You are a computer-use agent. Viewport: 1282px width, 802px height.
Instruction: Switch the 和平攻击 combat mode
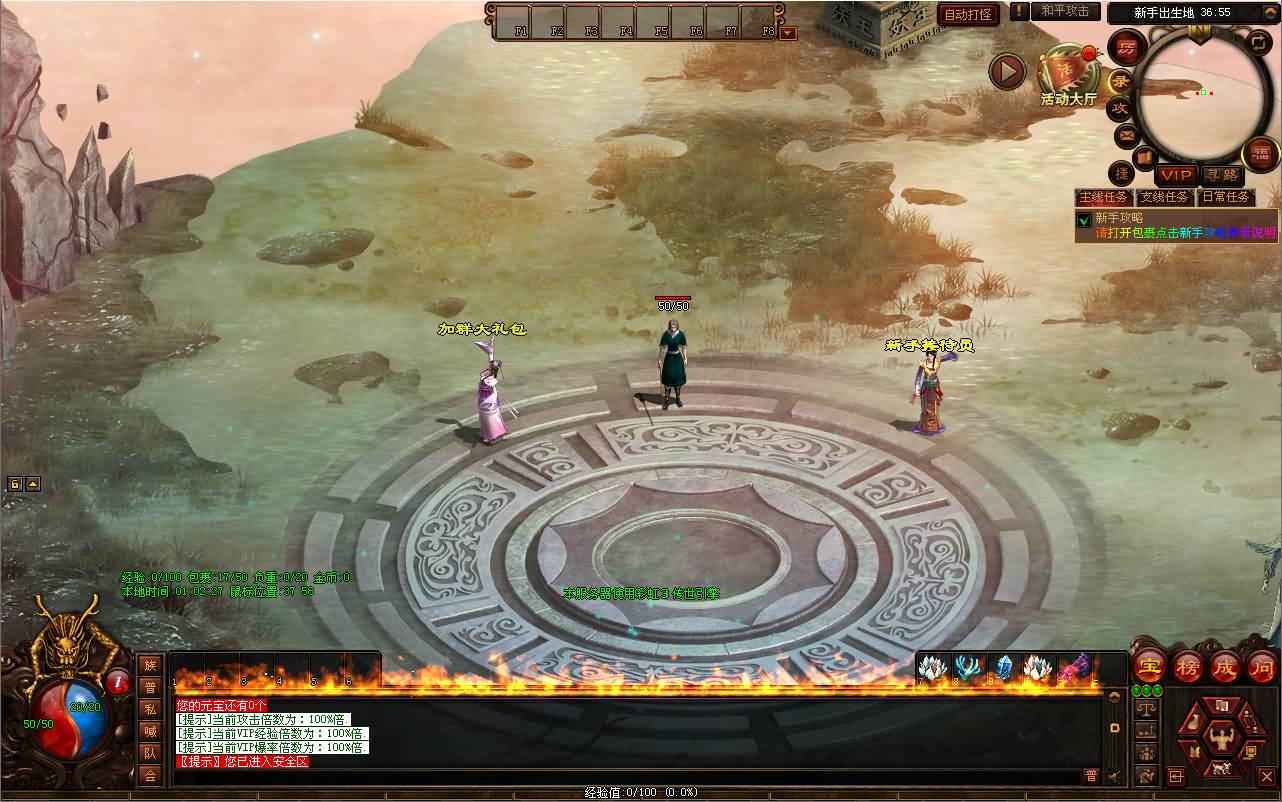(1064, 12)
